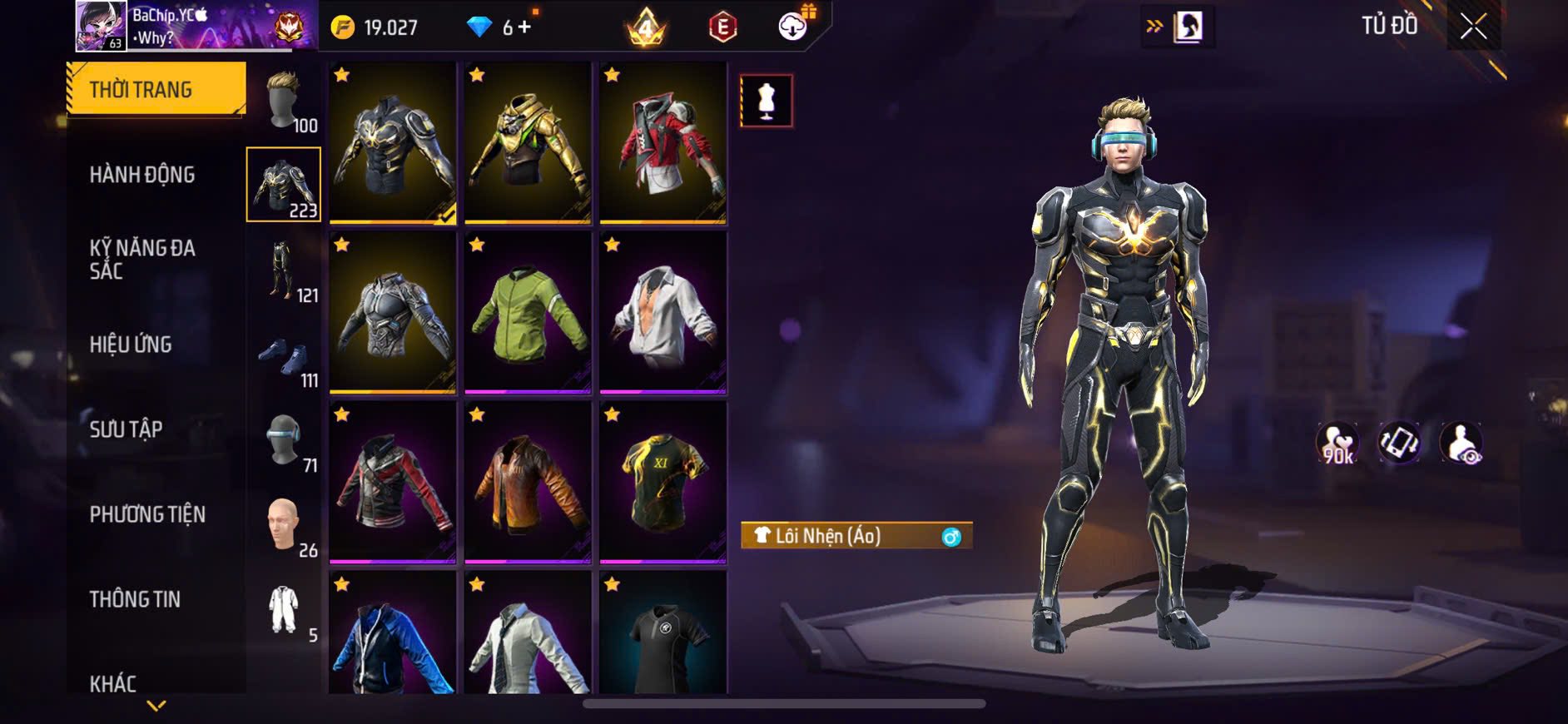Open the Thông Tin tab
Screen dimensions: 1568x724
point(135,599)
